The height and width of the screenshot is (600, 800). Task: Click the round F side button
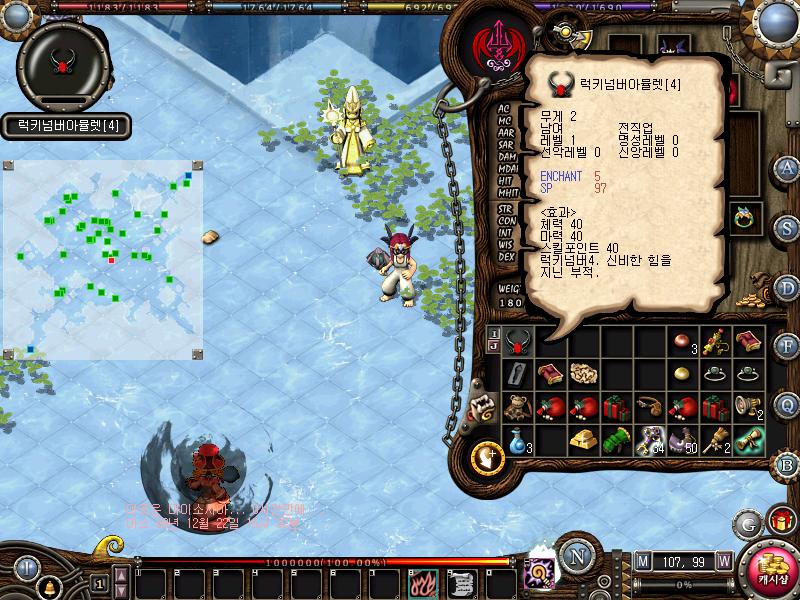[x=787, y=346]
